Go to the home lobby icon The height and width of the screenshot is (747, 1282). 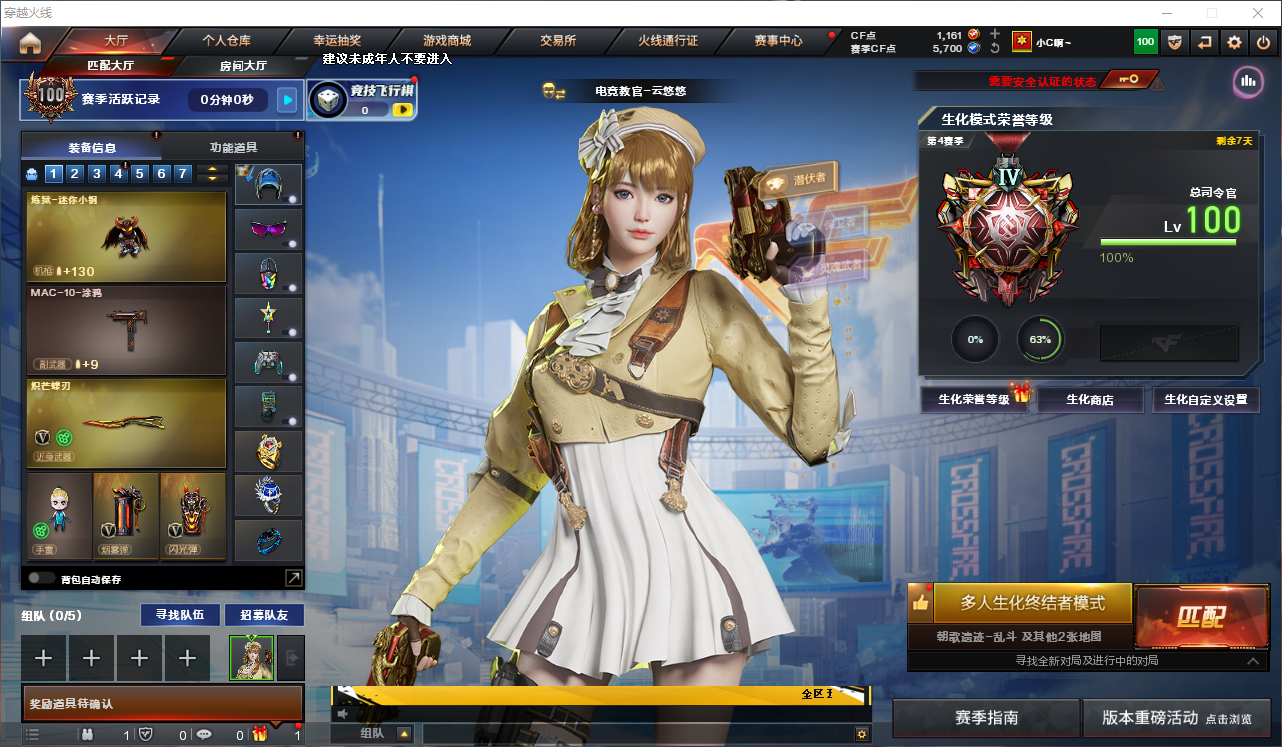(30, 42)
